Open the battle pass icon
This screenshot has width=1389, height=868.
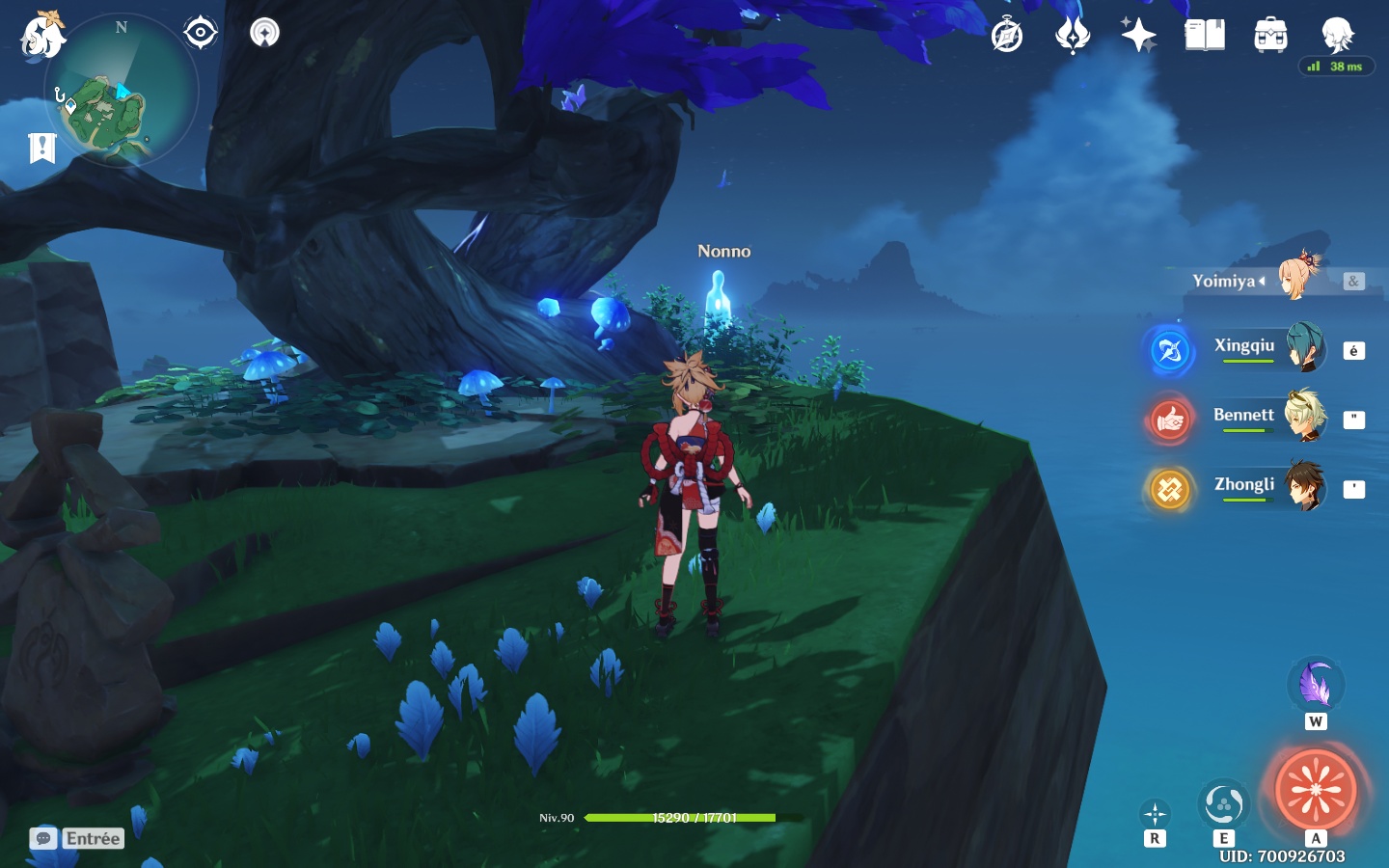coord(1072,36)
